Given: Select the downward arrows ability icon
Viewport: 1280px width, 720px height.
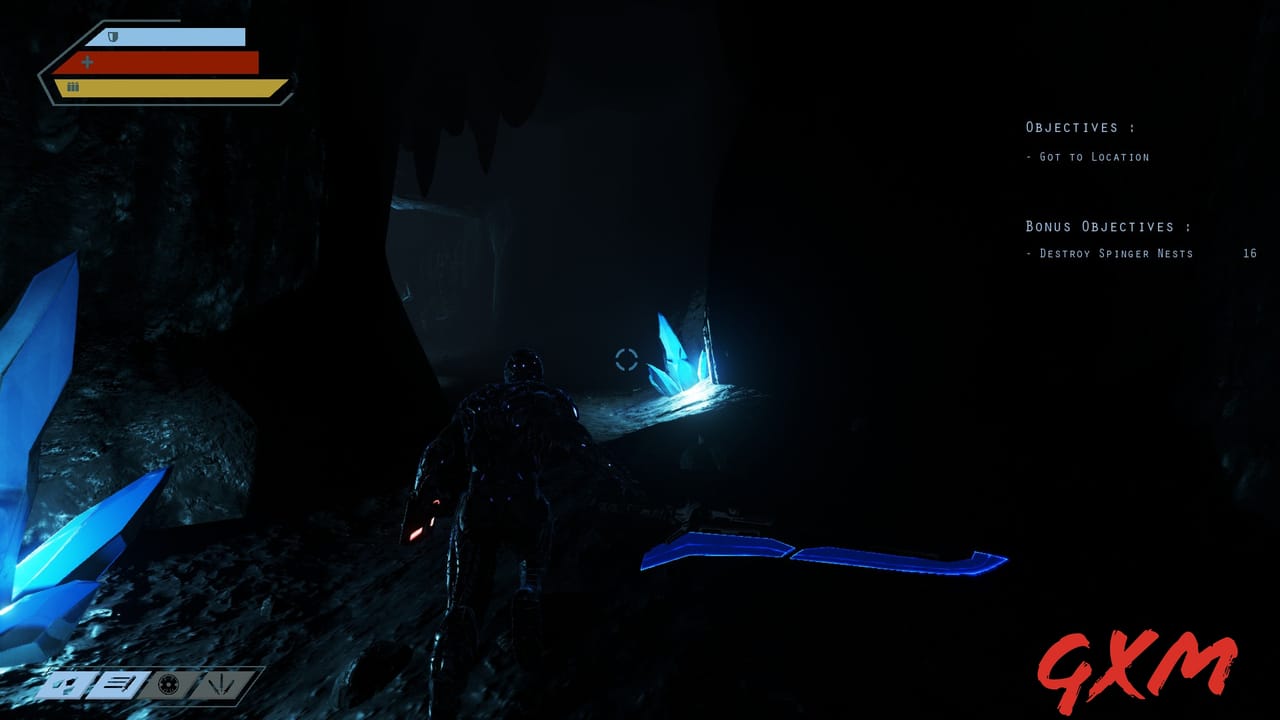Looking at the screenshot, I should pyautogui.click(x=222, y=686).
